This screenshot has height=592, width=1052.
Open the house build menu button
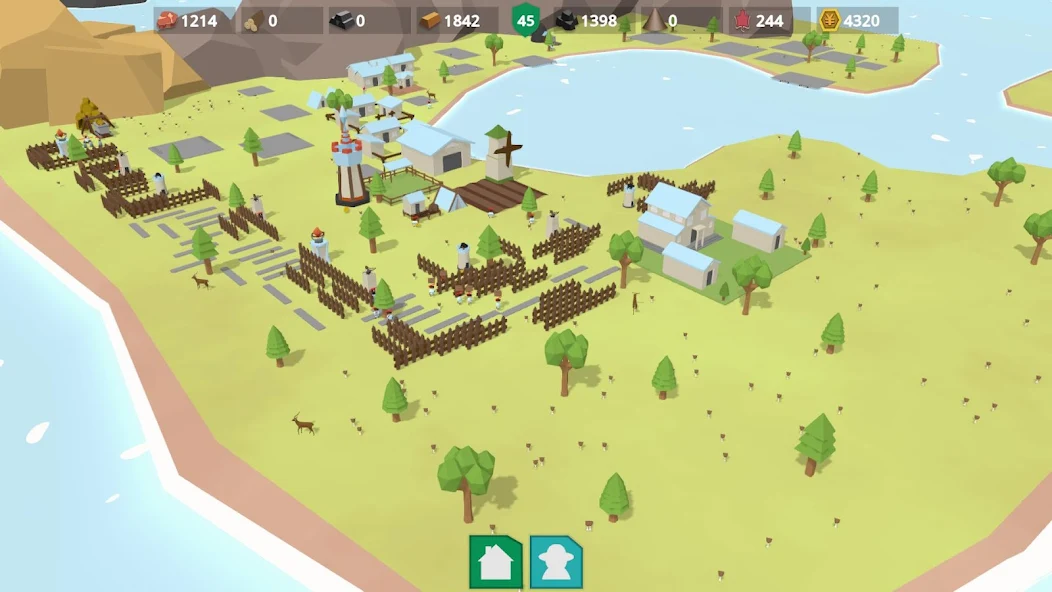[496, 562]
